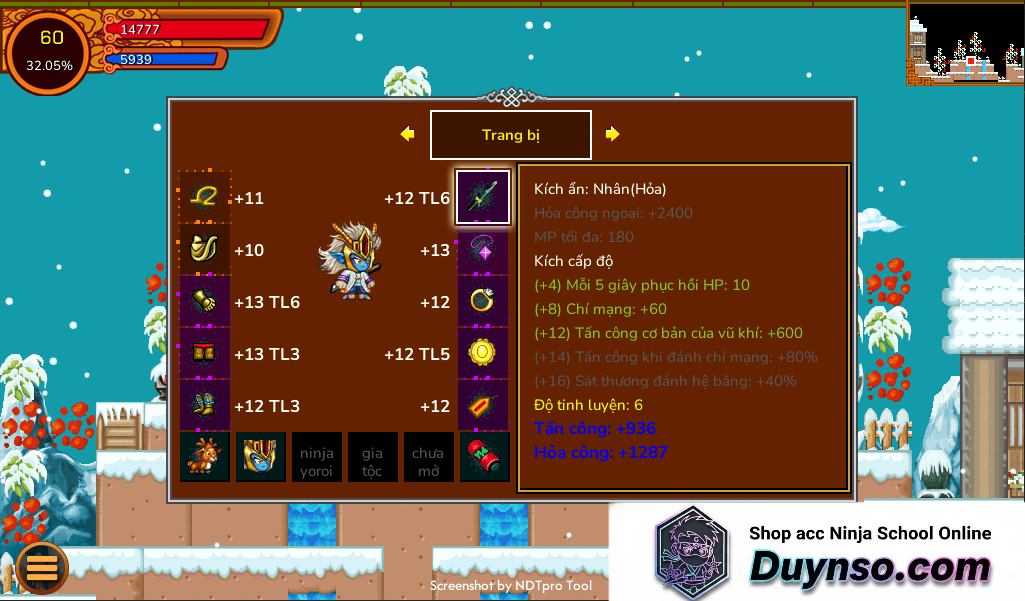1025x601 pixels.
Task: Select the golden mask helmet slot
Action: click(x=261, y=457)
